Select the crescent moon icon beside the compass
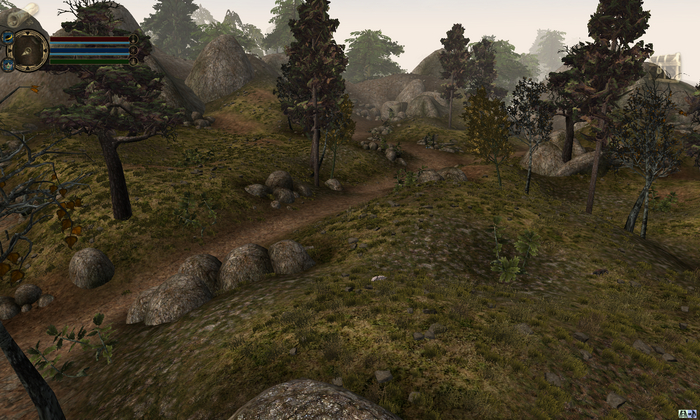 (x=7, y=38)
